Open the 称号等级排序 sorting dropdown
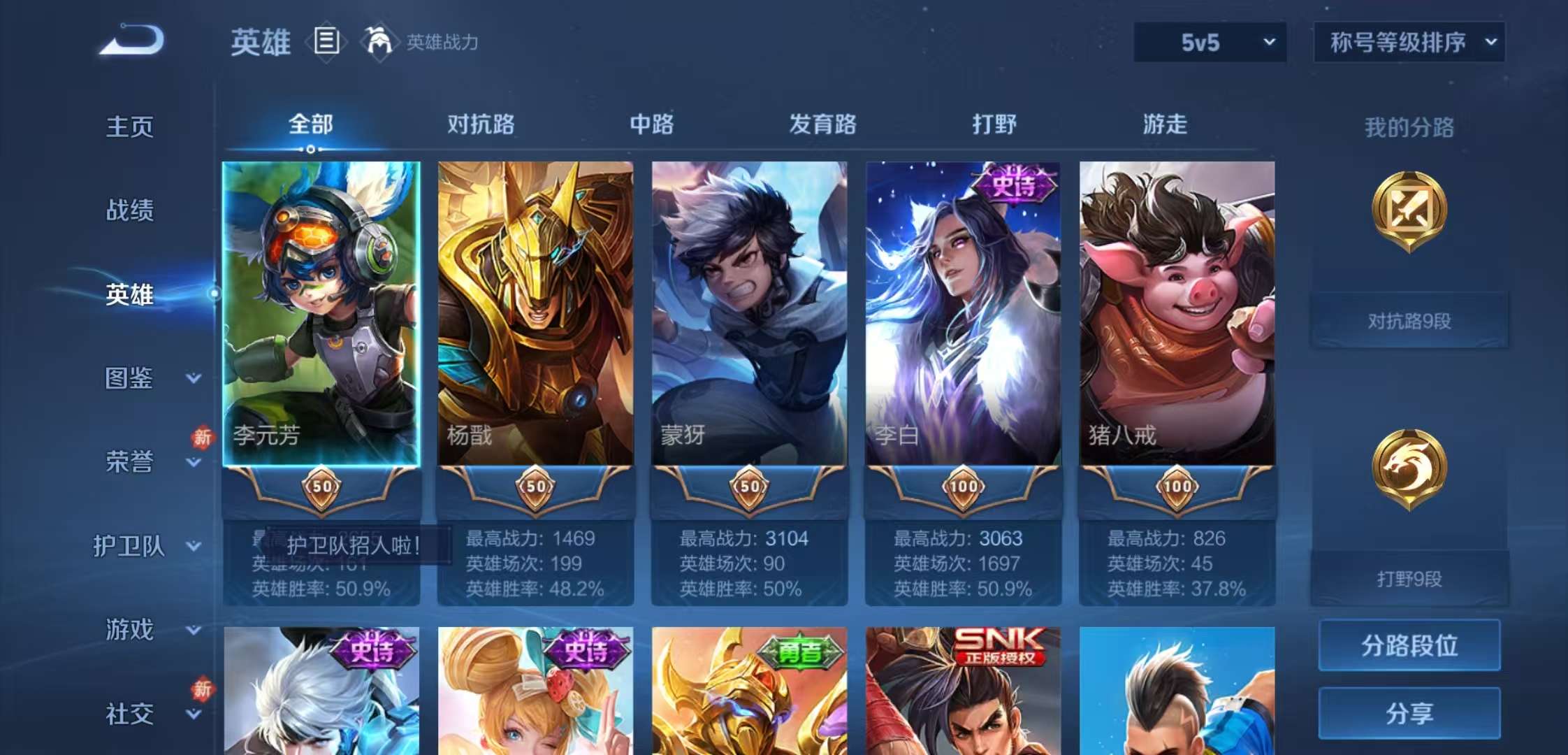The width and height of the screenshot is (1568, 755). (x=1408, y=42)
